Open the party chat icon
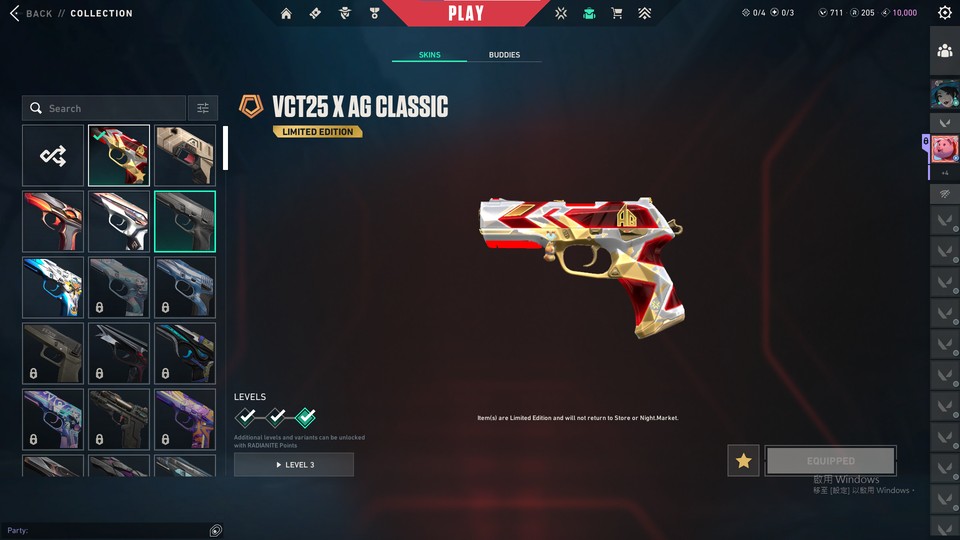Viewport: 960px width, 540px height. (x=216, y=530)
